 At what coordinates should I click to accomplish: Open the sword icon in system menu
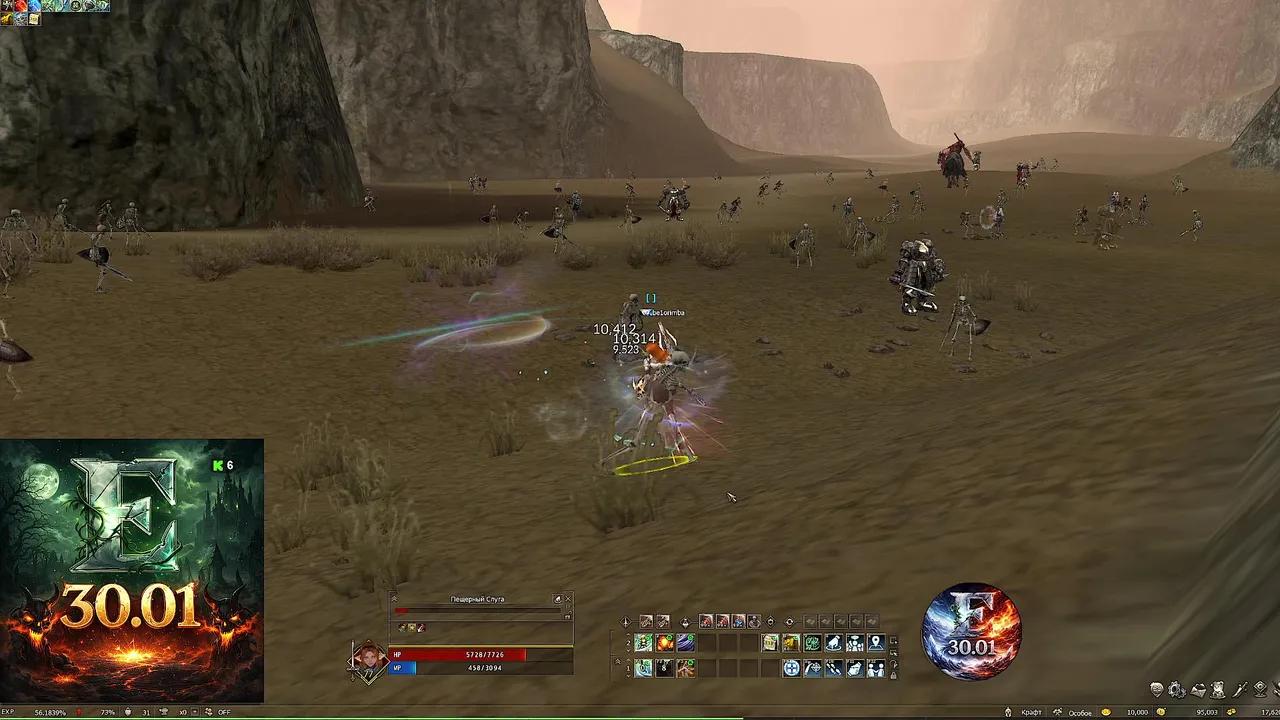(1240, 690)
